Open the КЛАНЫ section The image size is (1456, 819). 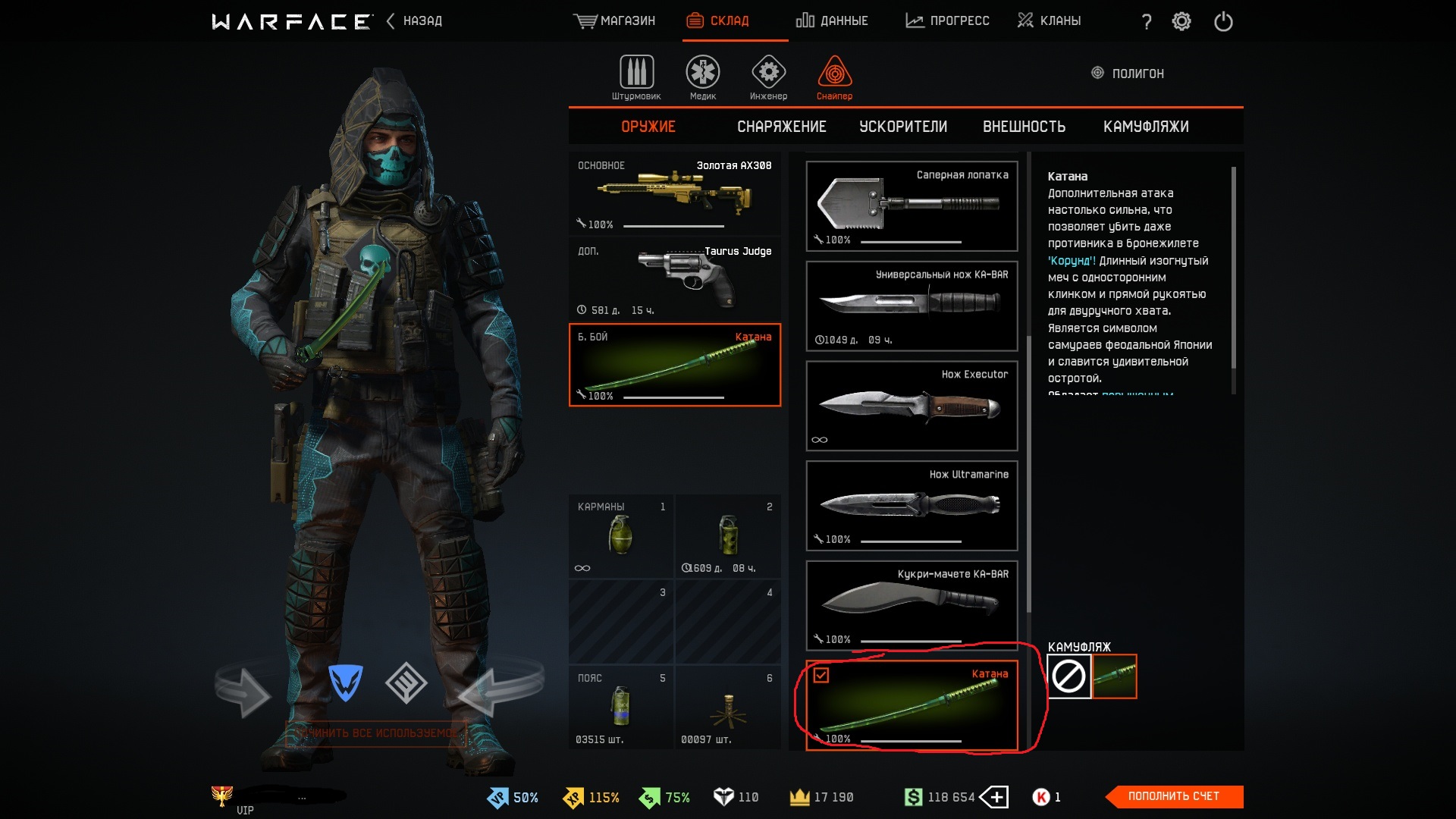point(1050,20)
